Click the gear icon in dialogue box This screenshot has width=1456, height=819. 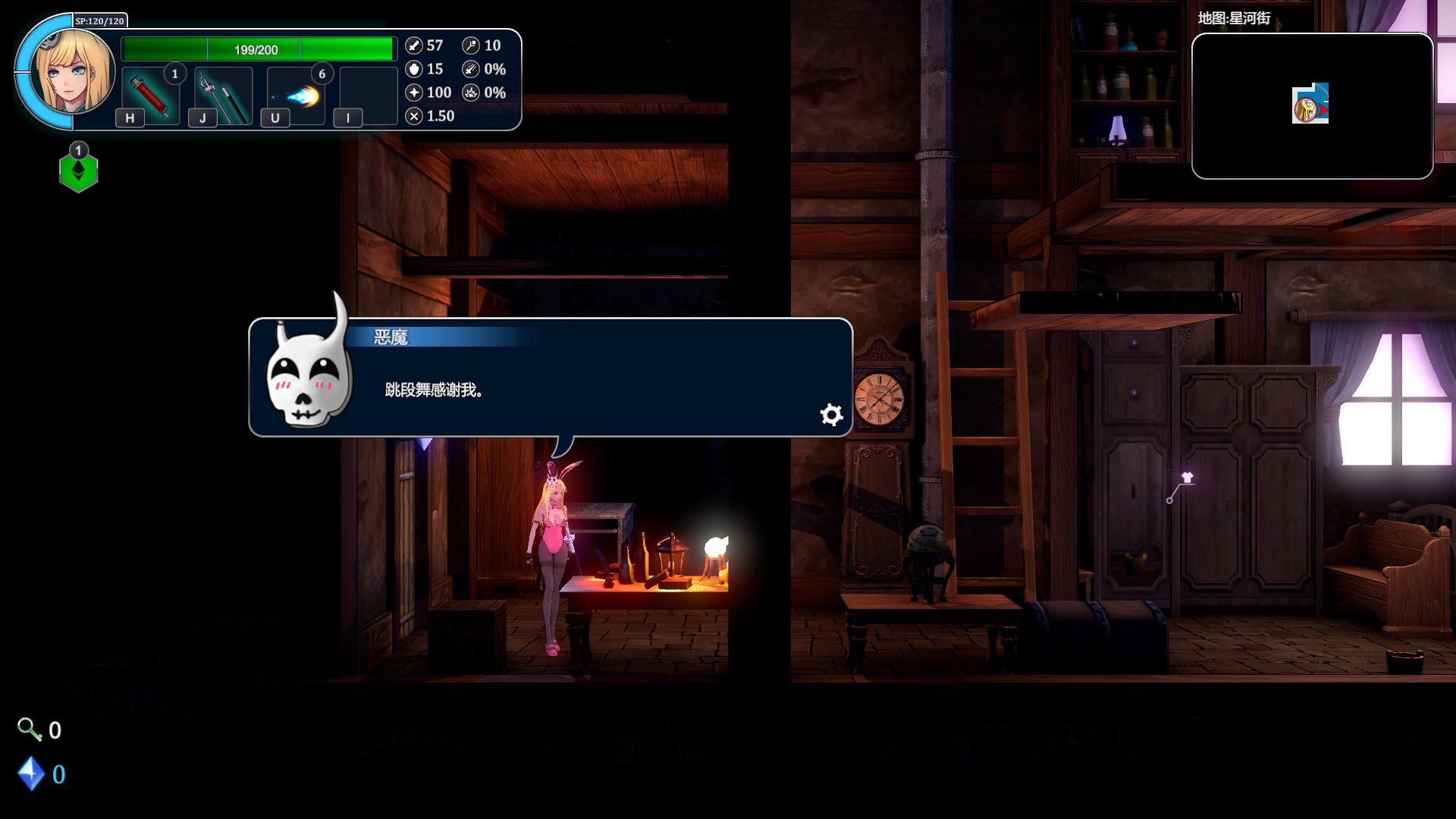pyautogui.click(x=831, y=414)
